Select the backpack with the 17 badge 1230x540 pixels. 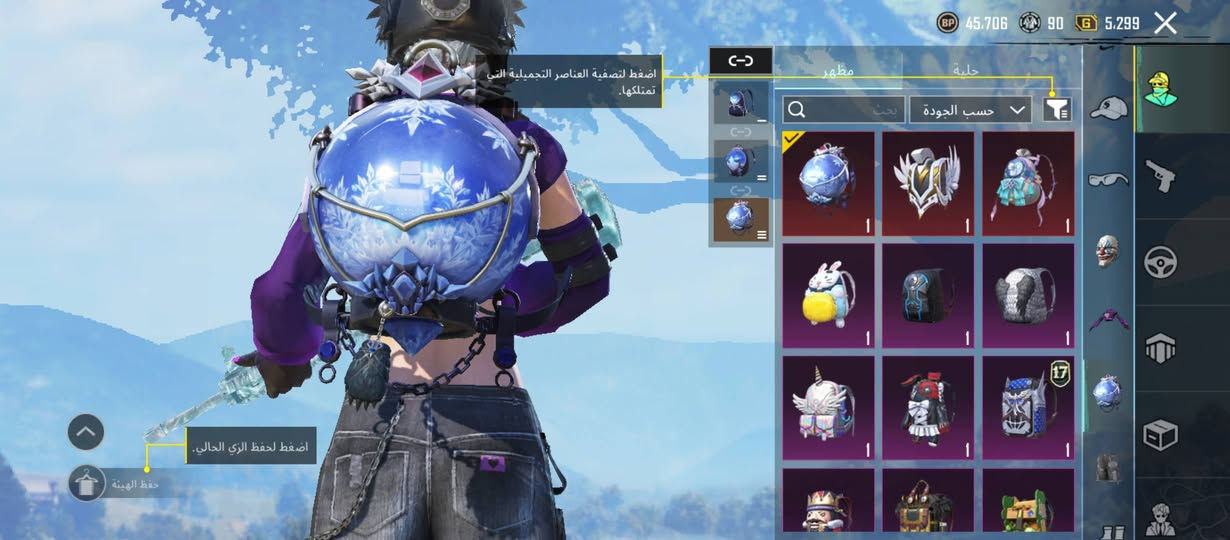coord(1028,408)
